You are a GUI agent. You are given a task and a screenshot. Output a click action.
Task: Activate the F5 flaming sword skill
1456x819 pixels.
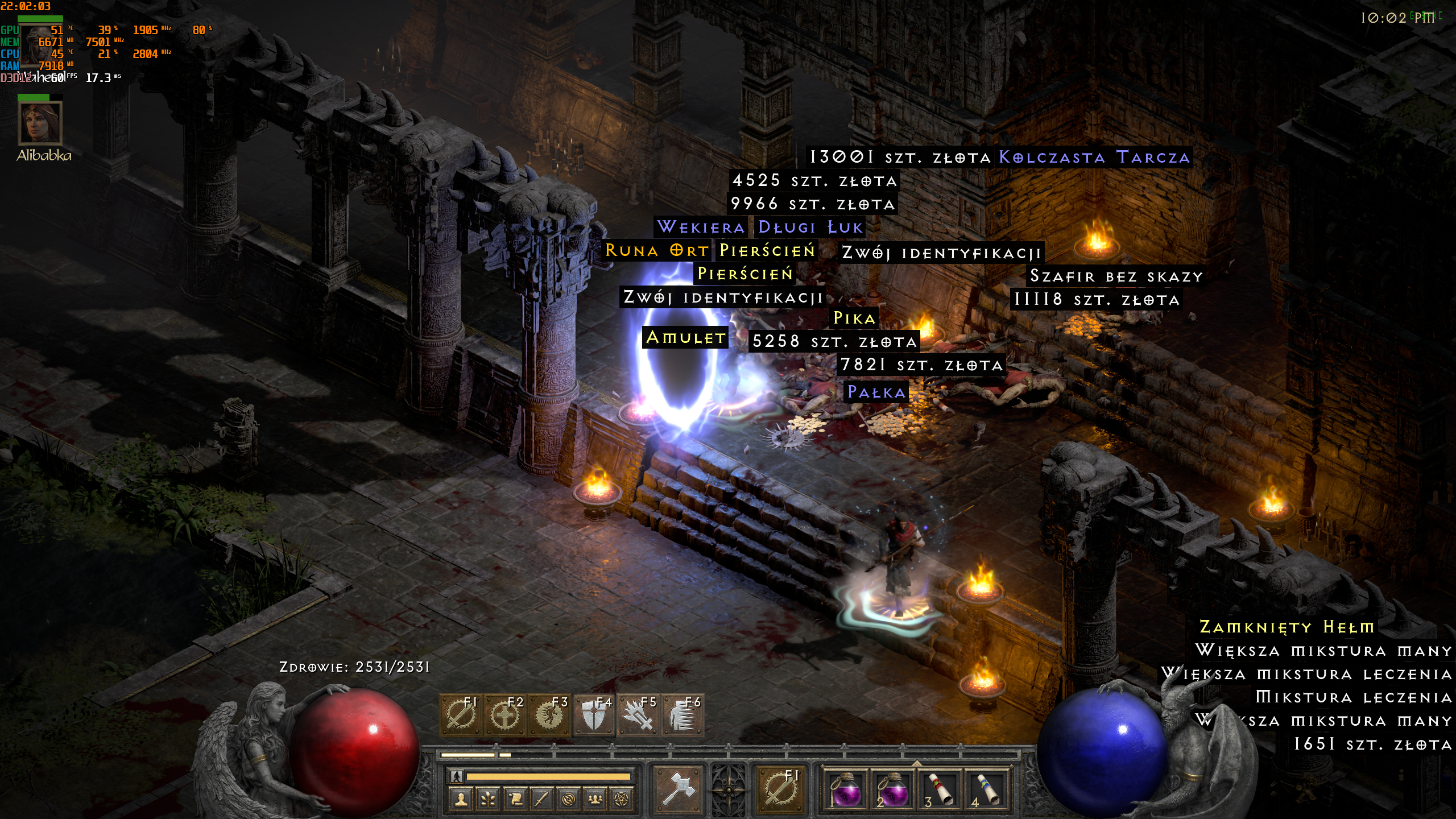coord(638,715)
